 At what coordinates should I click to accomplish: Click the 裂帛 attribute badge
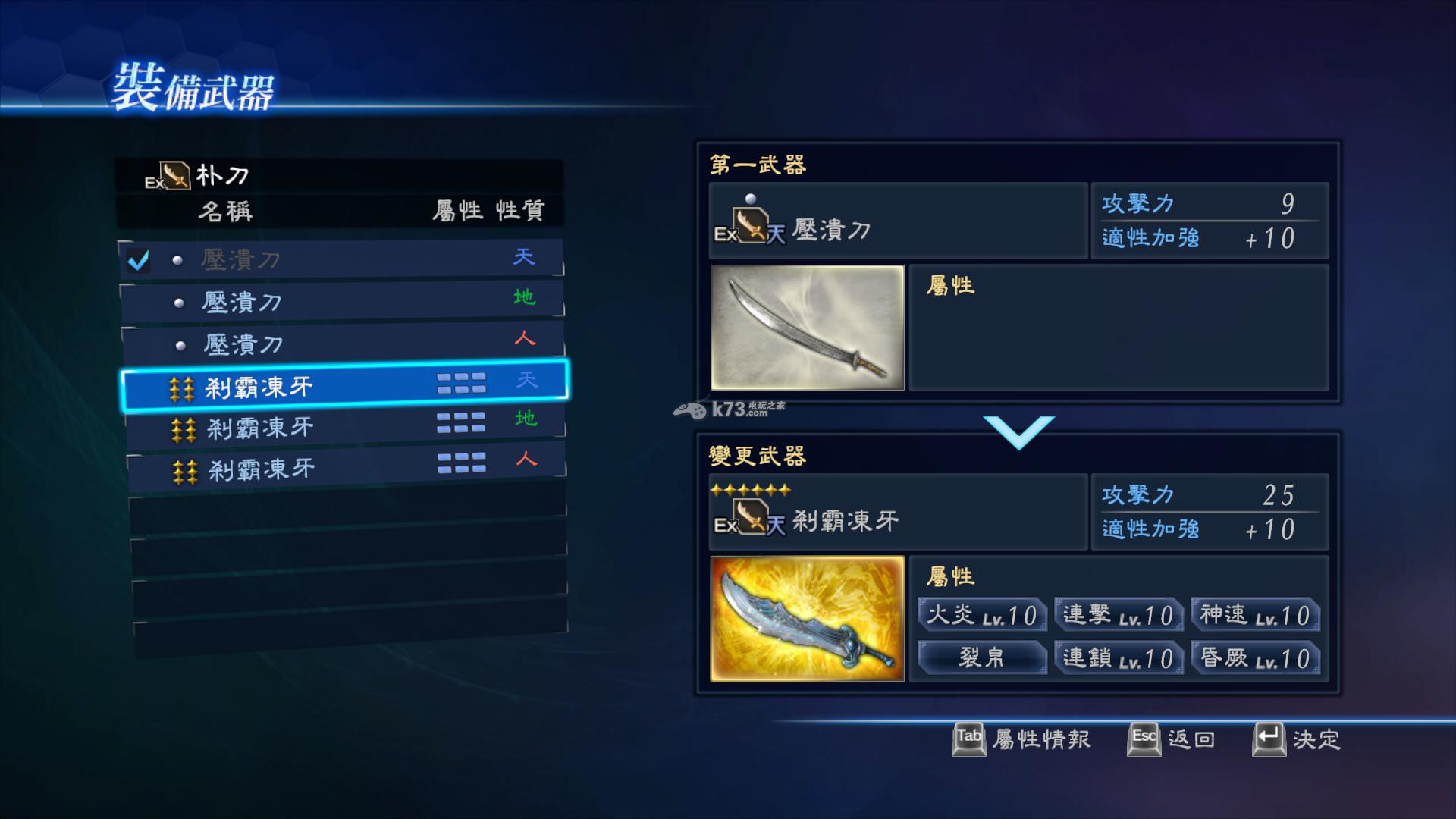[981, 658]
